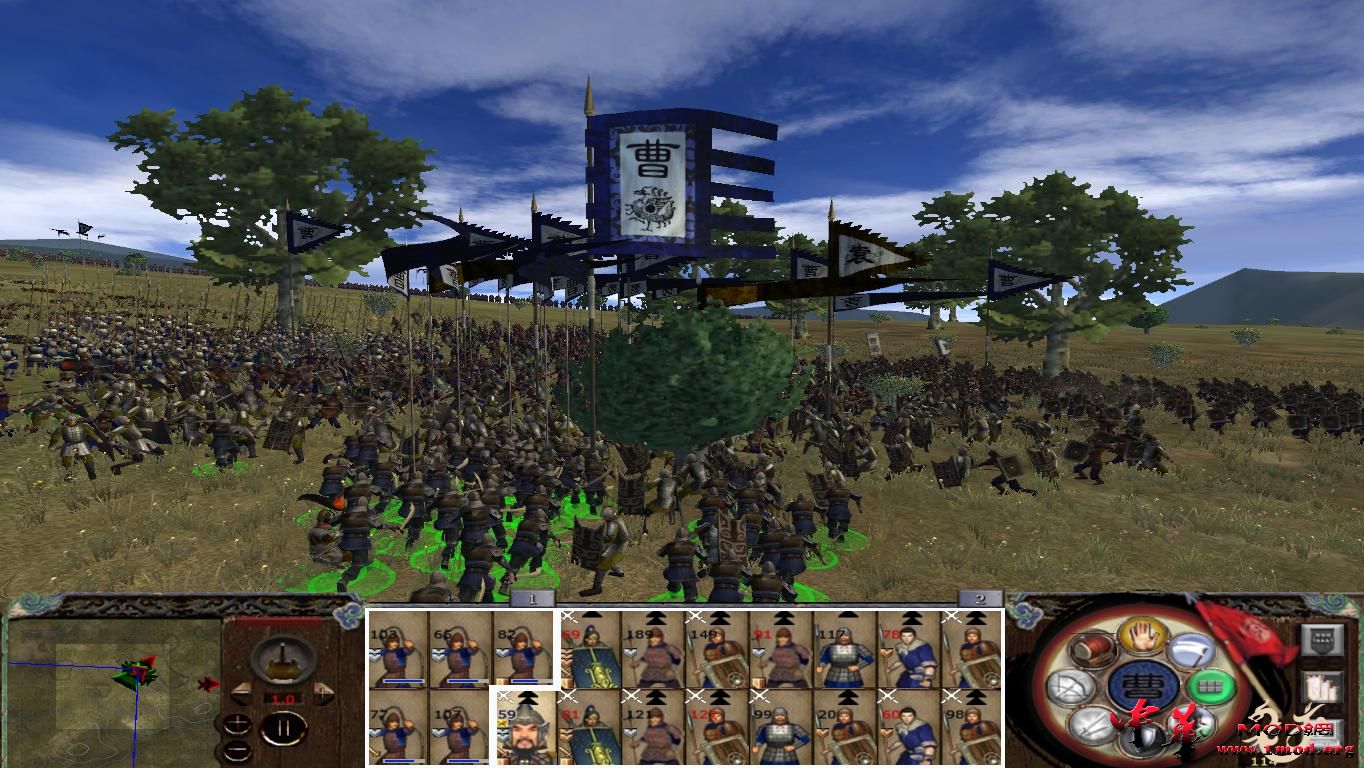The image size is (1364, 768).
Task: Zoom in the minimap with the plus button
Action: pyautogui.click(x=238, y=724)
